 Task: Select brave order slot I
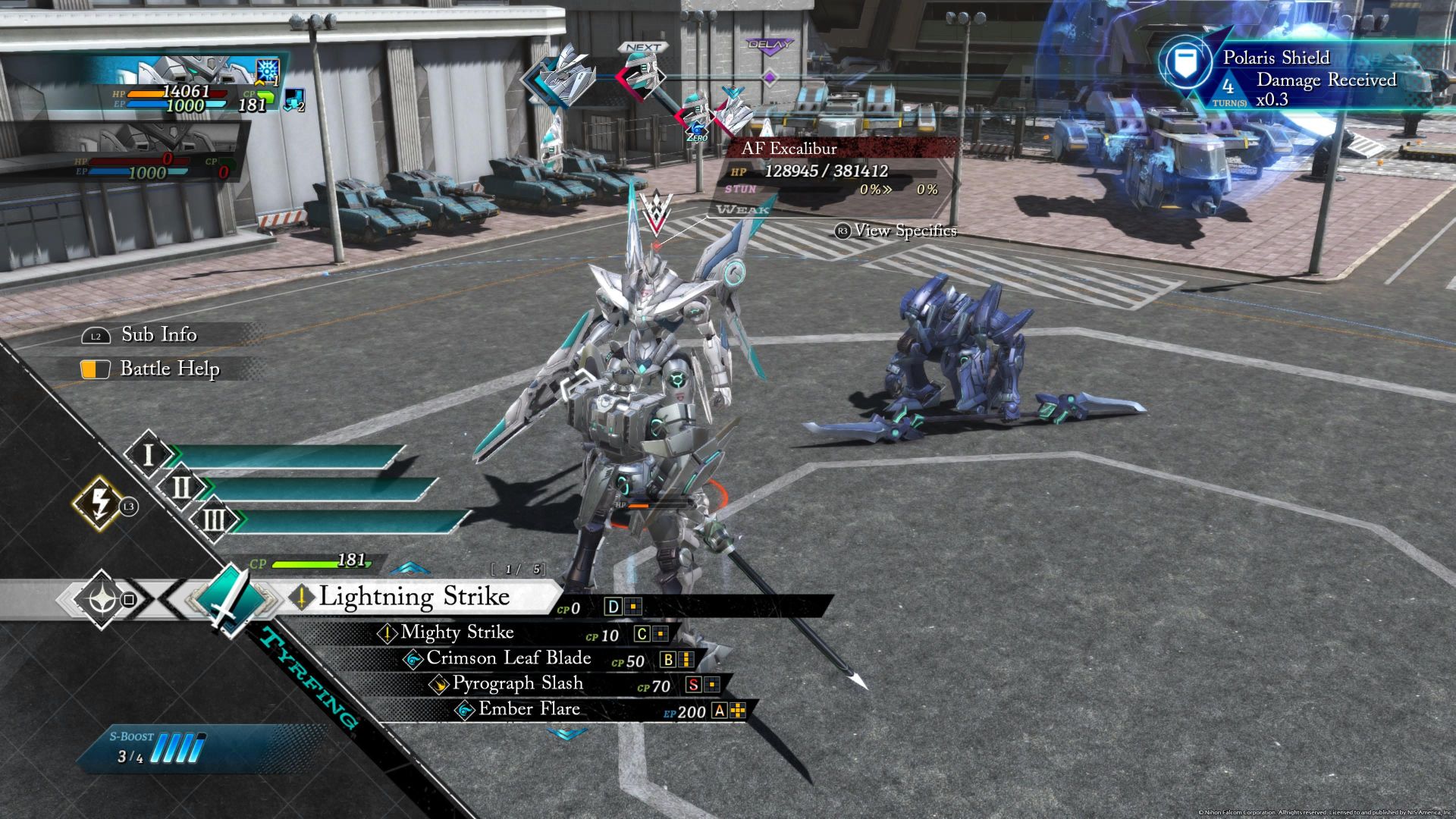pos(149,455)
